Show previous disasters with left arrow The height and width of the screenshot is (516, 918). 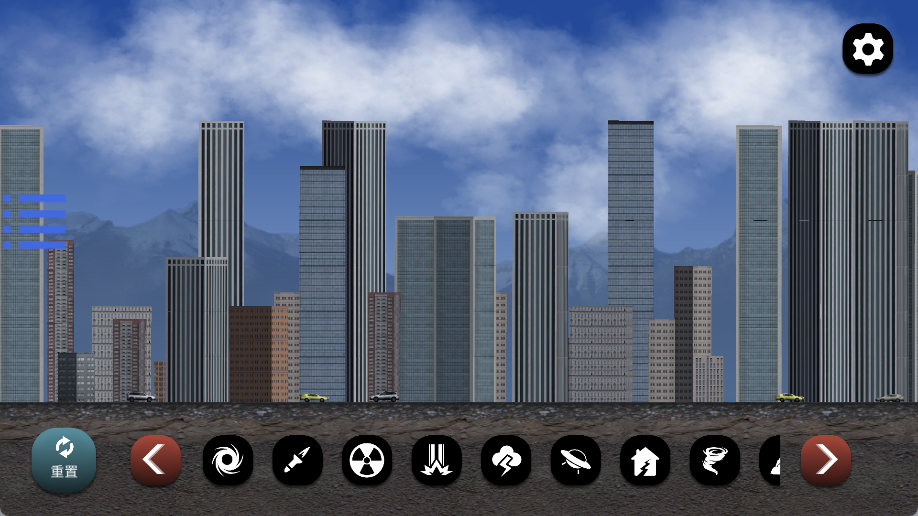click(x=156, y=460)
